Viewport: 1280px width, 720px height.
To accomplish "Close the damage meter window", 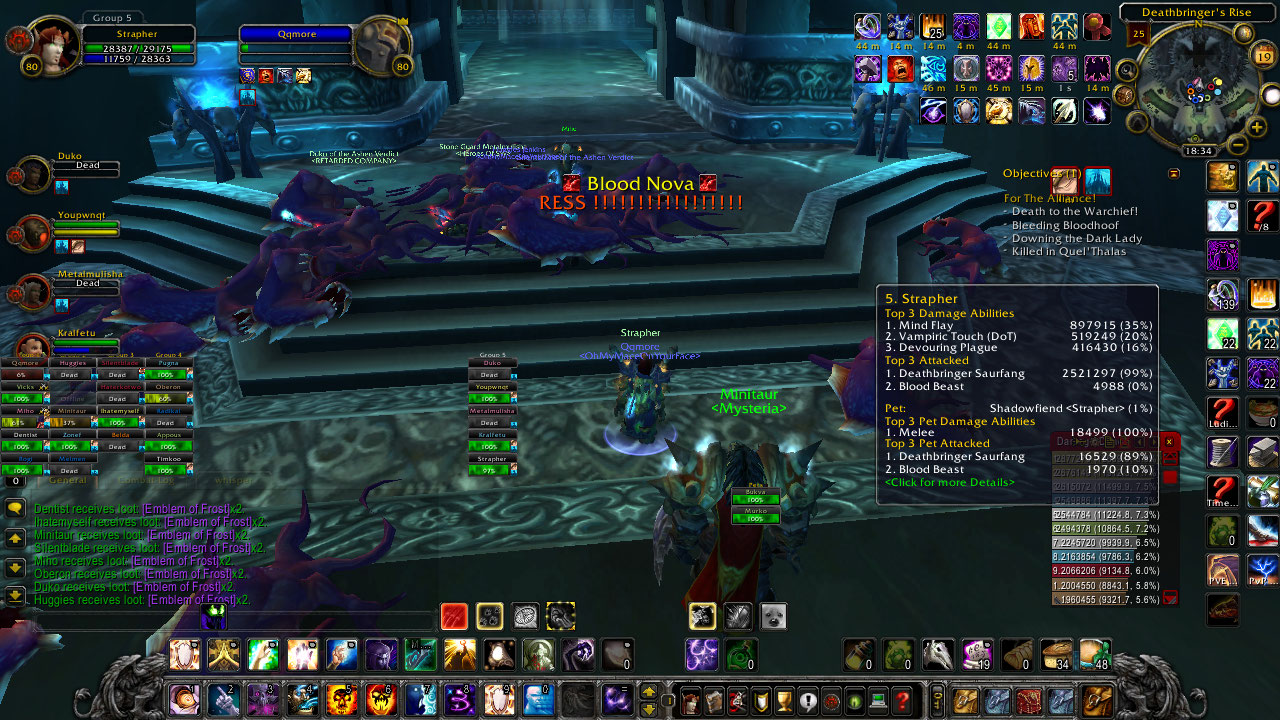I will (1169, 442).
